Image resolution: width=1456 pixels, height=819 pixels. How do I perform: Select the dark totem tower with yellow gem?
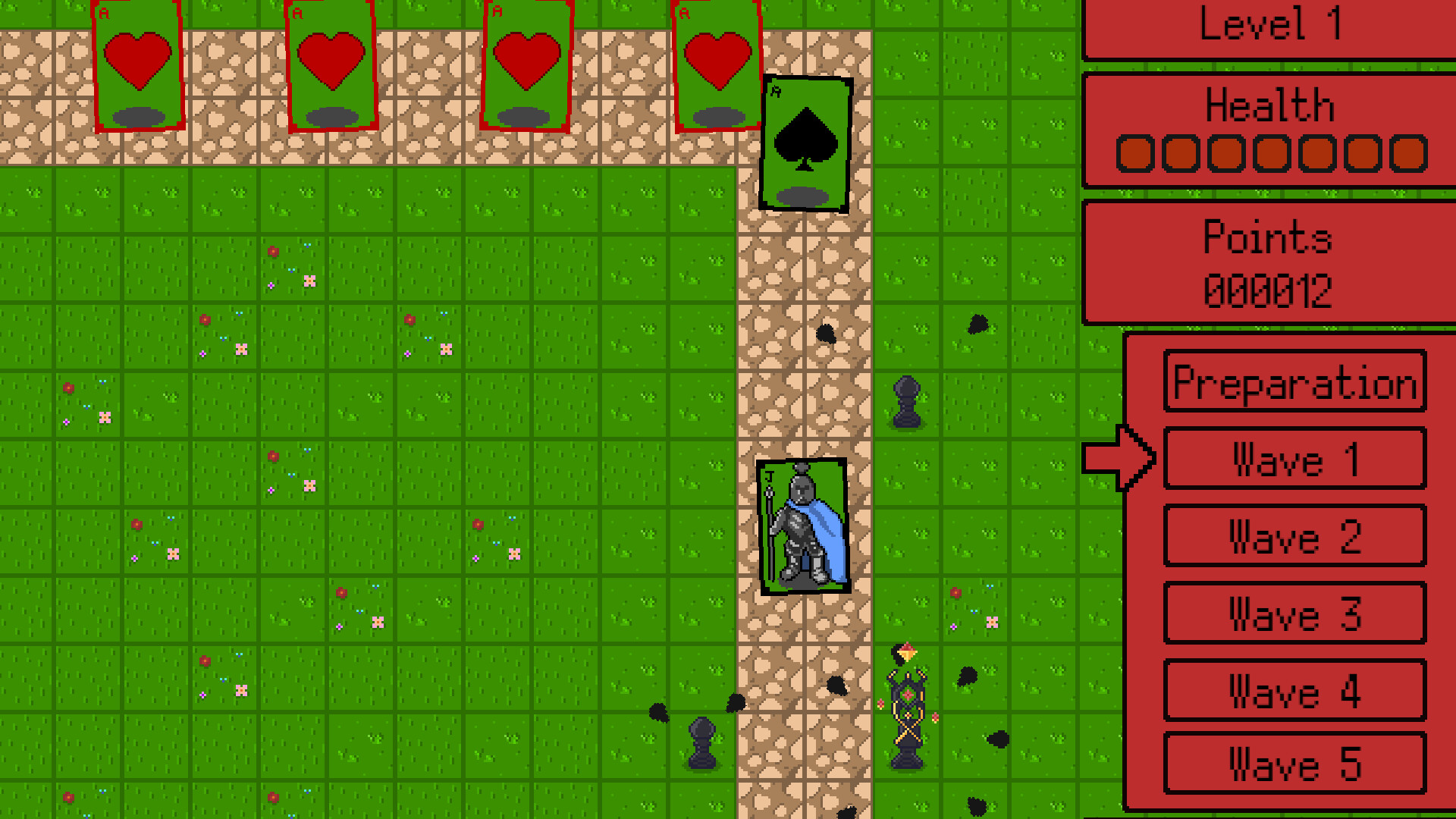908,705
